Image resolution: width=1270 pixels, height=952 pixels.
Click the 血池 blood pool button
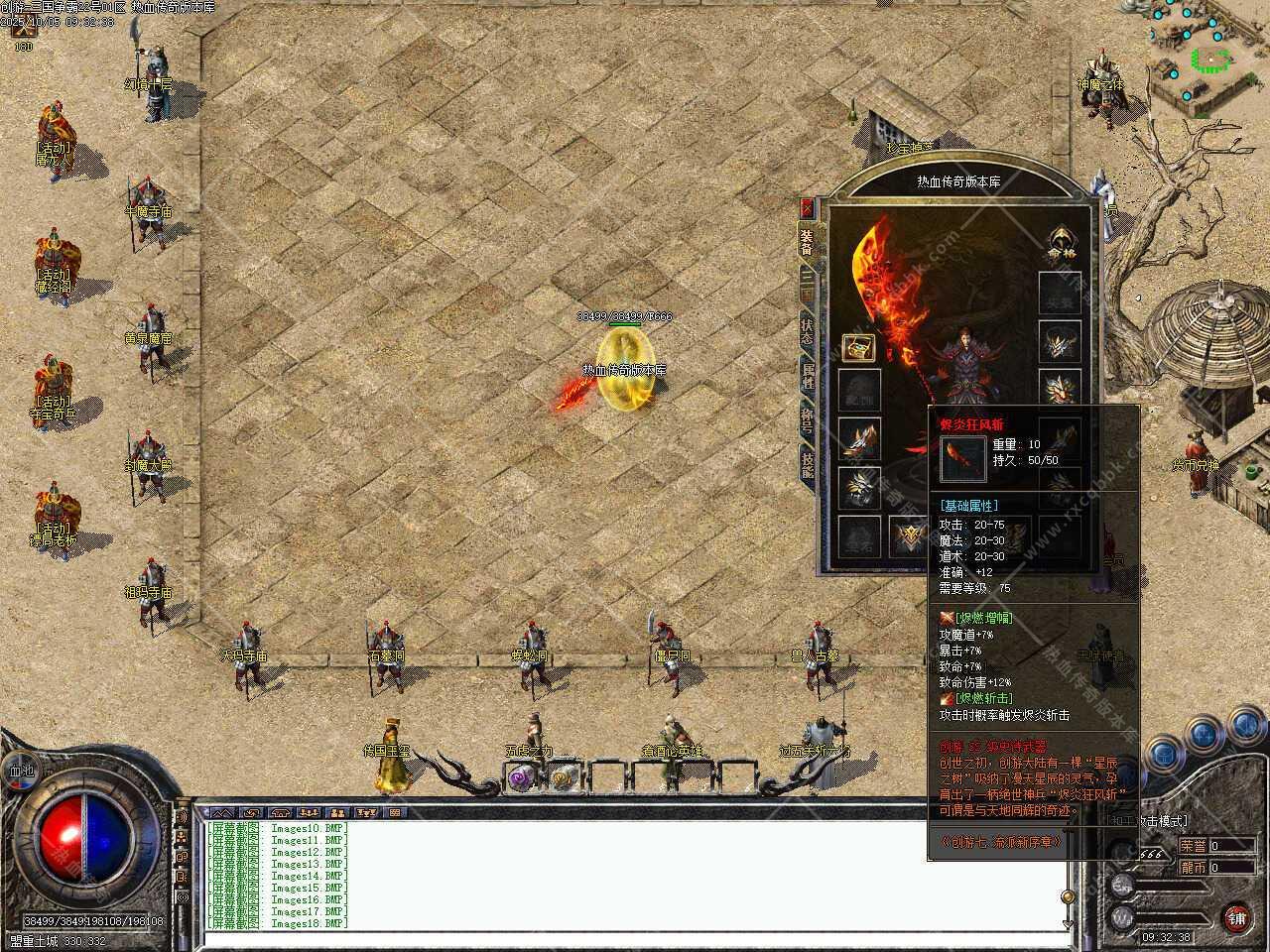click(21, 770)
